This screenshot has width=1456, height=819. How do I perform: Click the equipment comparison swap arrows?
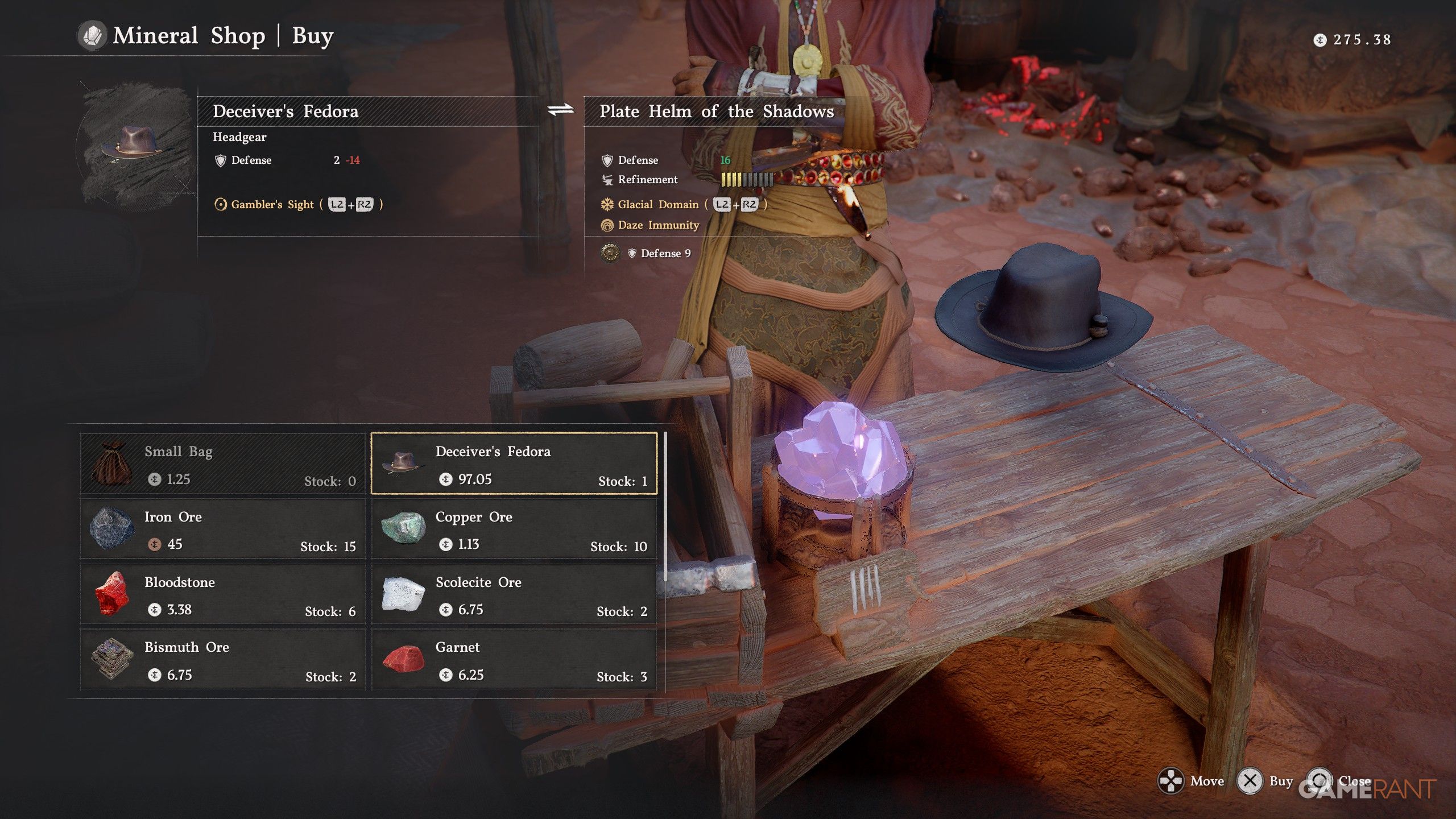561,110
